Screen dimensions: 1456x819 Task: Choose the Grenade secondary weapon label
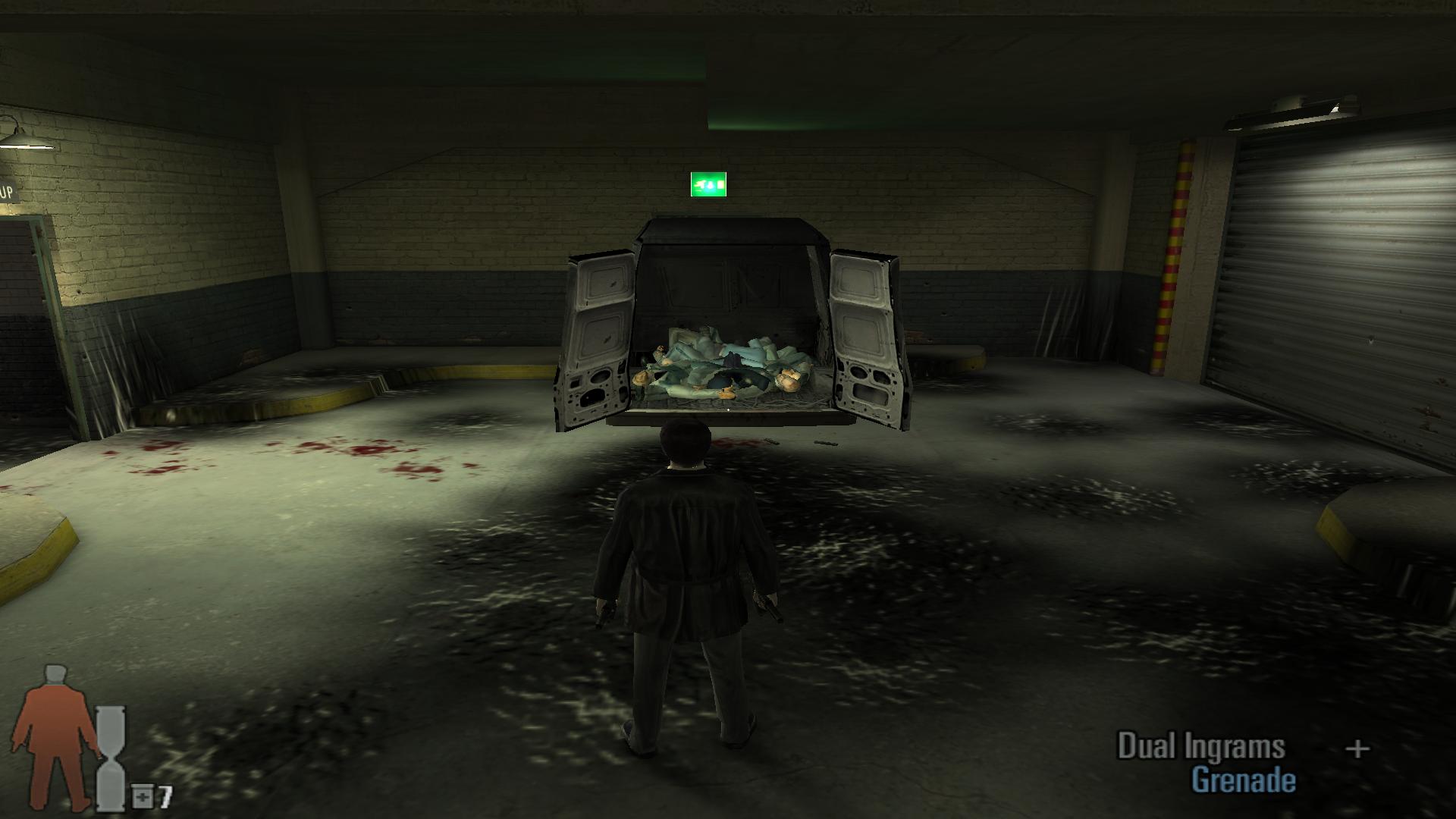coord(1244,780)
